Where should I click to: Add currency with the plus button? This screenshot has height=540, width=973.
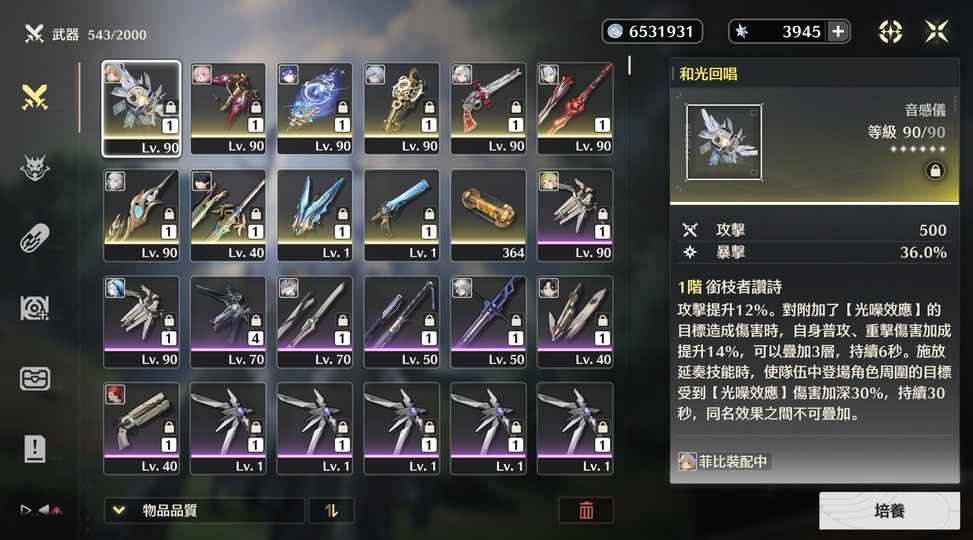838,31
